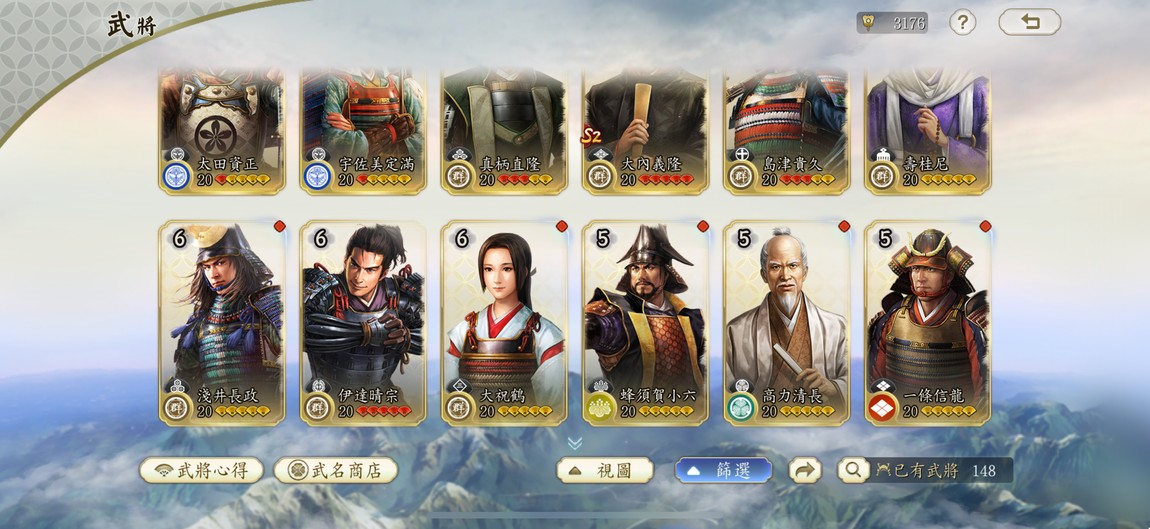Select the 大祝鶴 general card
The width and height of the screenshot is (1150, 529).
(x=504, y=322)
